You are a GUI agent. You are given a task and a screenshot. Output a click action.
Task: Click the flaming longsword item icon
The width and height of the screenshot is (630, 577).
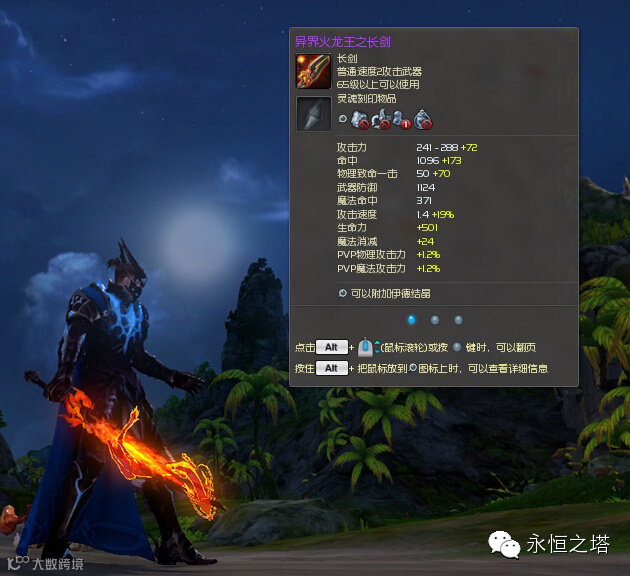[313, 71]
